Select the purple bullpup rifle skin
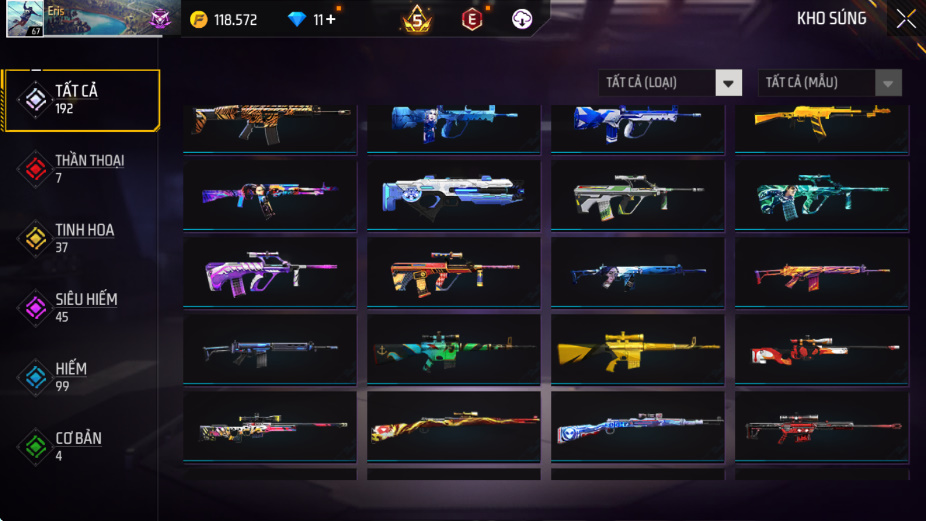926x521 pixels. tap(270, 272)
